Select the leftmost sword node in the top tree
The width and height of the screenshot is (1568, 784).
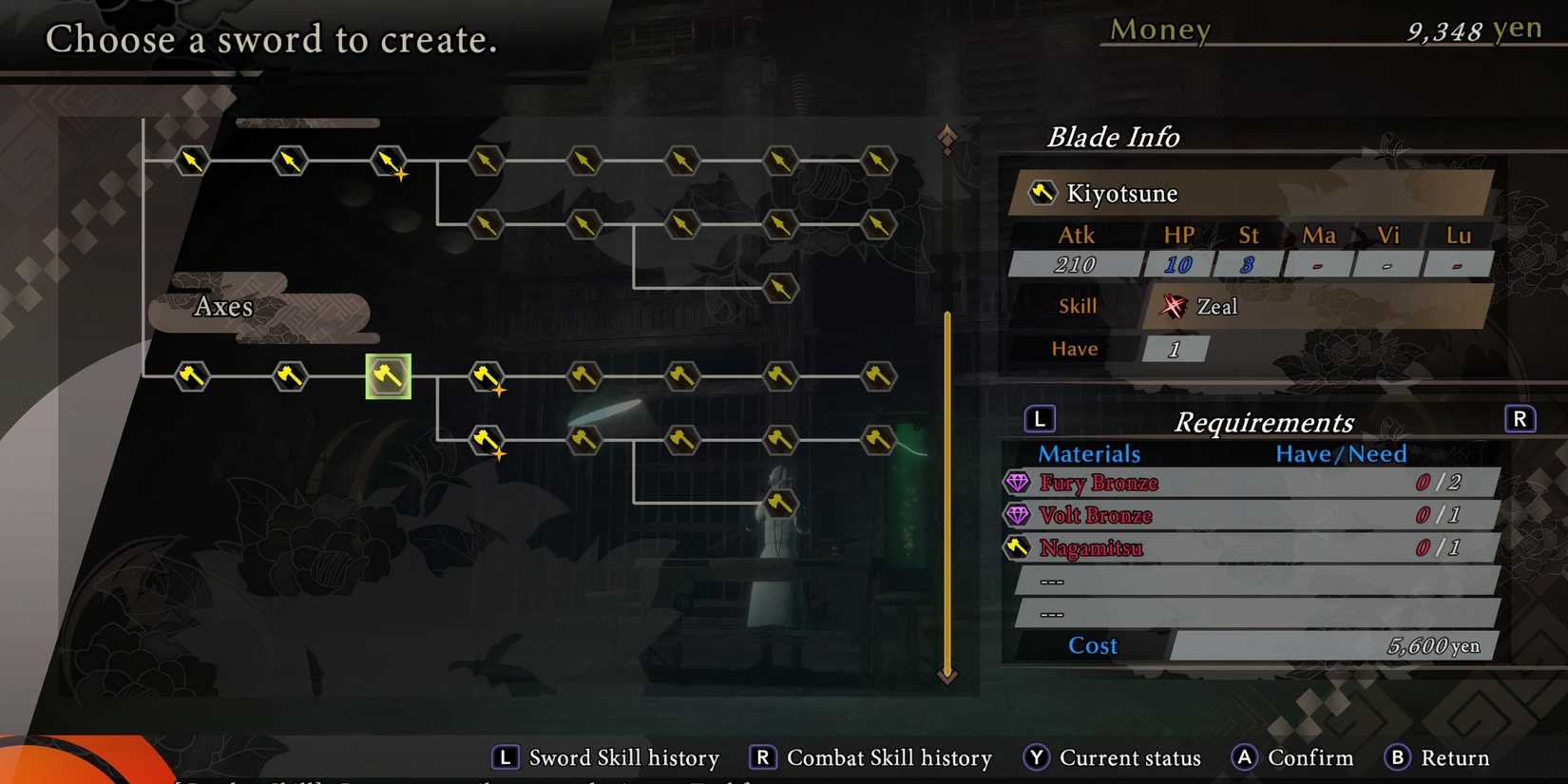click(x=192, y=161)
